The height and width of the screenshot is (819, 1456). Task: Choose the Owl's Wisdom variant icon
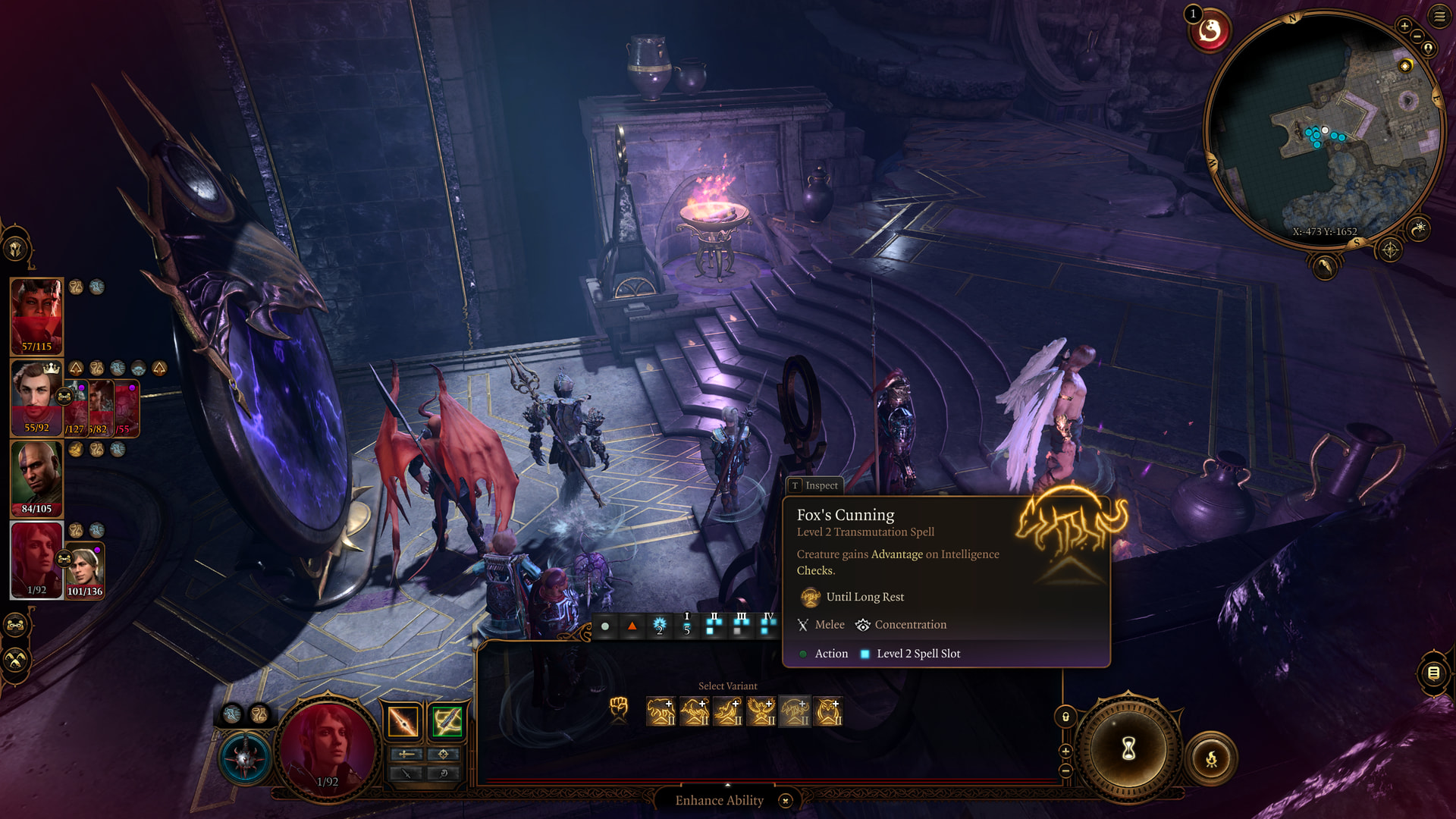(x=827, y=712)
